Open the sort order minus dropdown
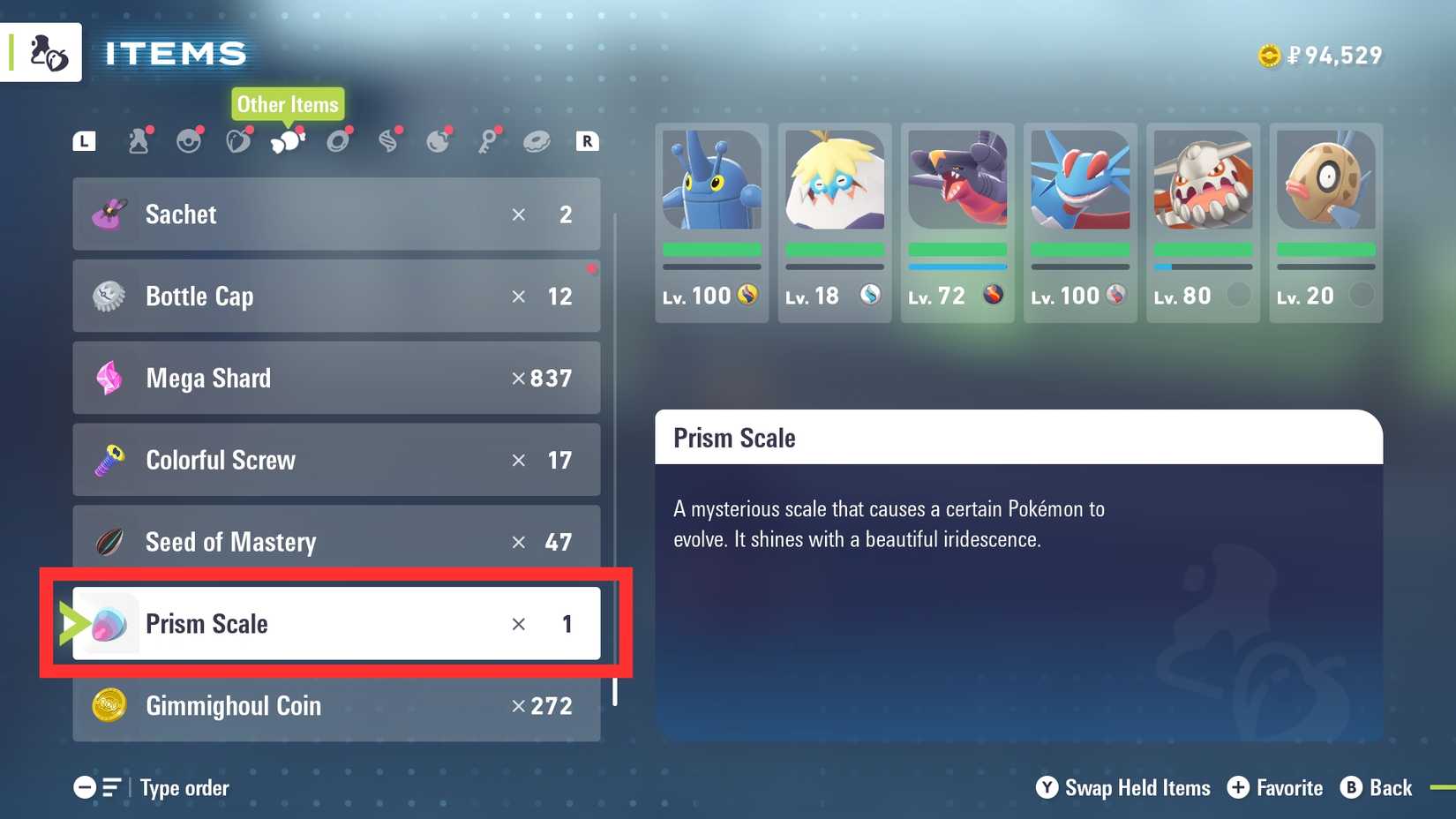The height and width of the screenshot is (819, 1456). coord(84,787)
